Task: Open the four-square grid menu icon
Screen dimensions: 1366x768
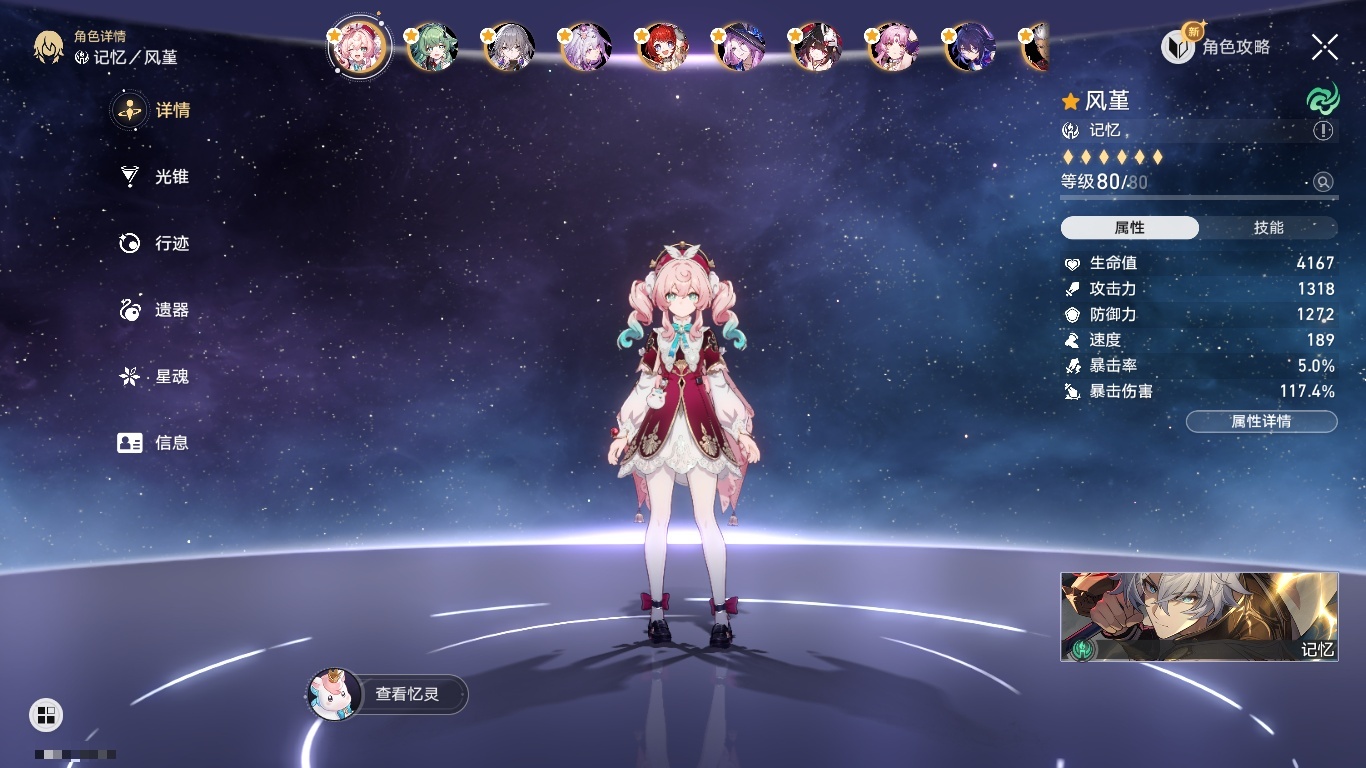Action: pyautogui.click(x=46, y=714)
